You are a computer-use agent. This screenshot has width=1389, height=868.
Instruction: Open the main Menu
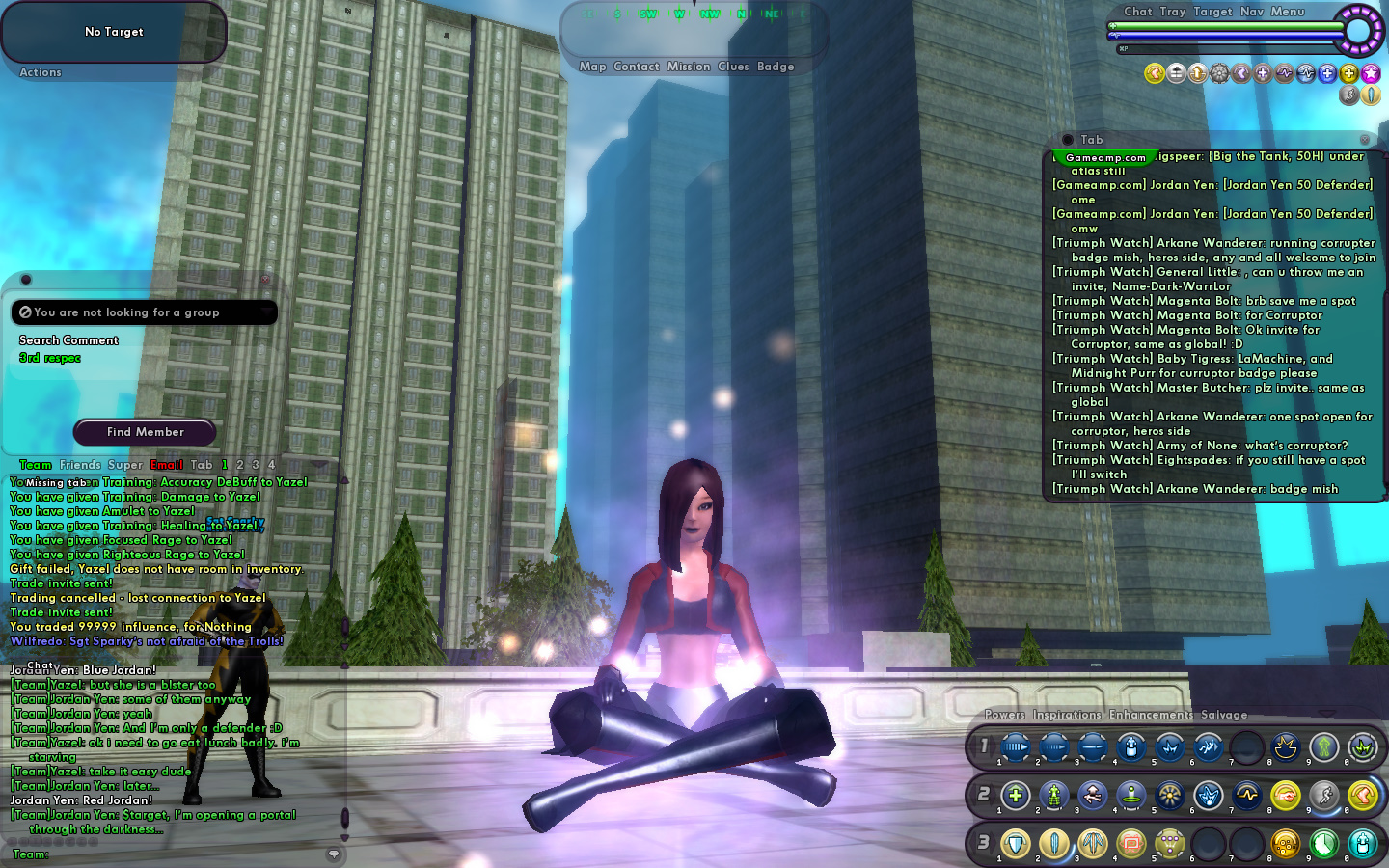[1288, 12]
